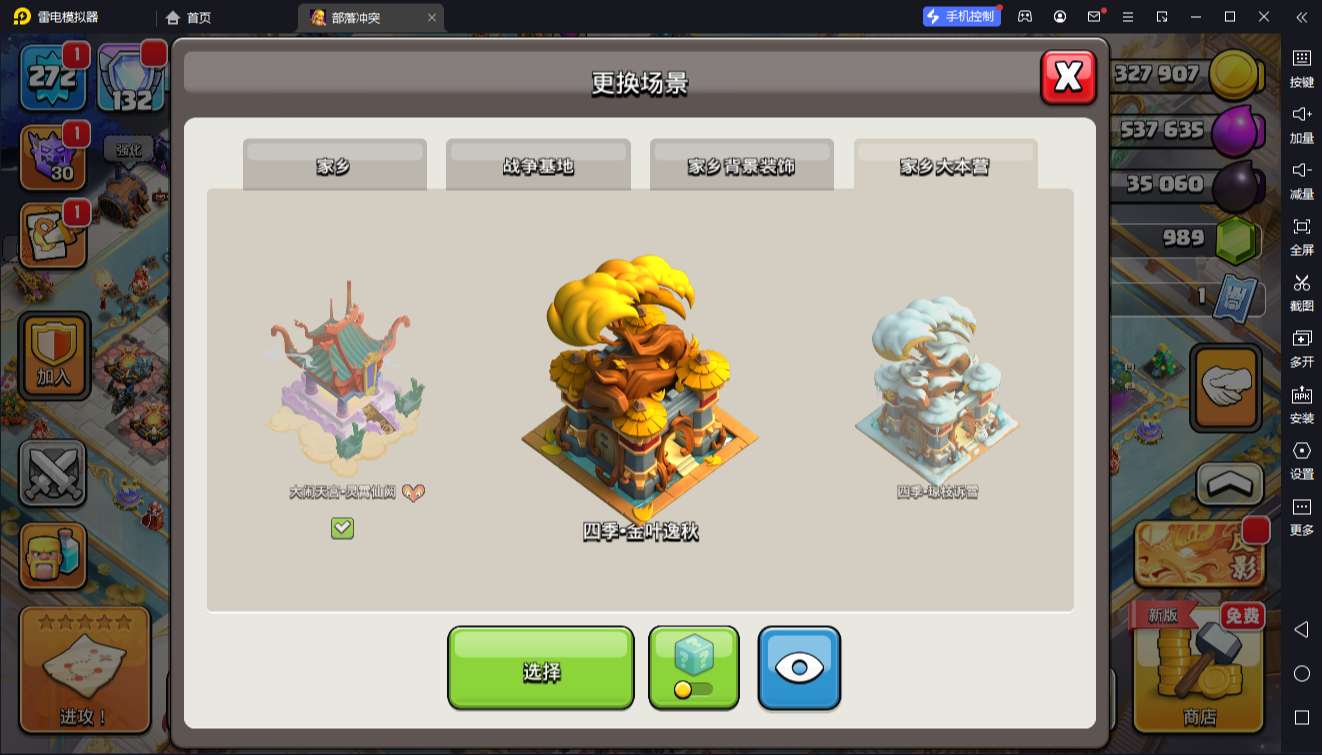This screenshot has width=1322, height=755.
Task: Click the trophy count 132 badge
Action: (x=131, y=78)
